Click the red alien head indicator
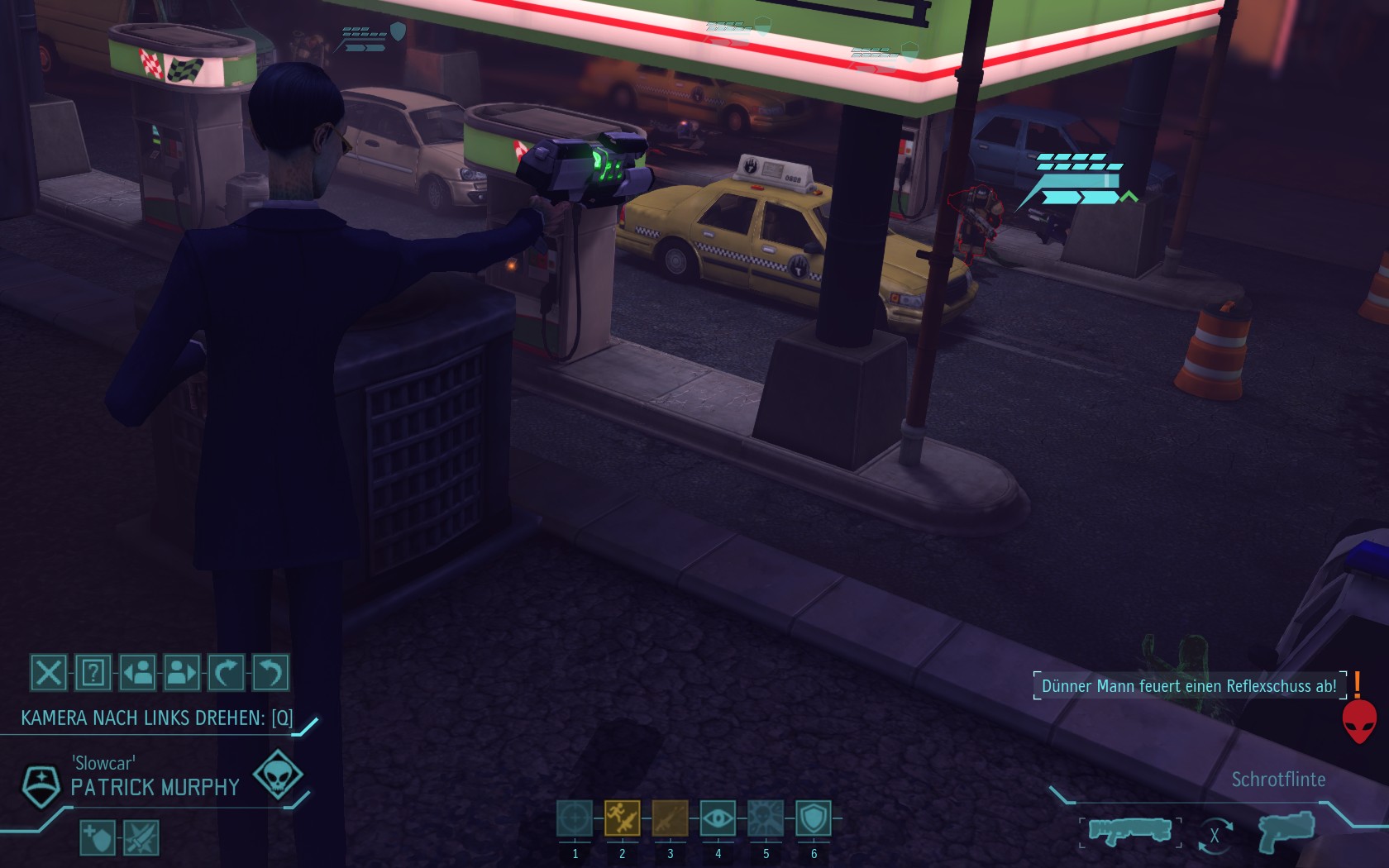This screenshot has height=868, width=1389. coord(1359,721)
